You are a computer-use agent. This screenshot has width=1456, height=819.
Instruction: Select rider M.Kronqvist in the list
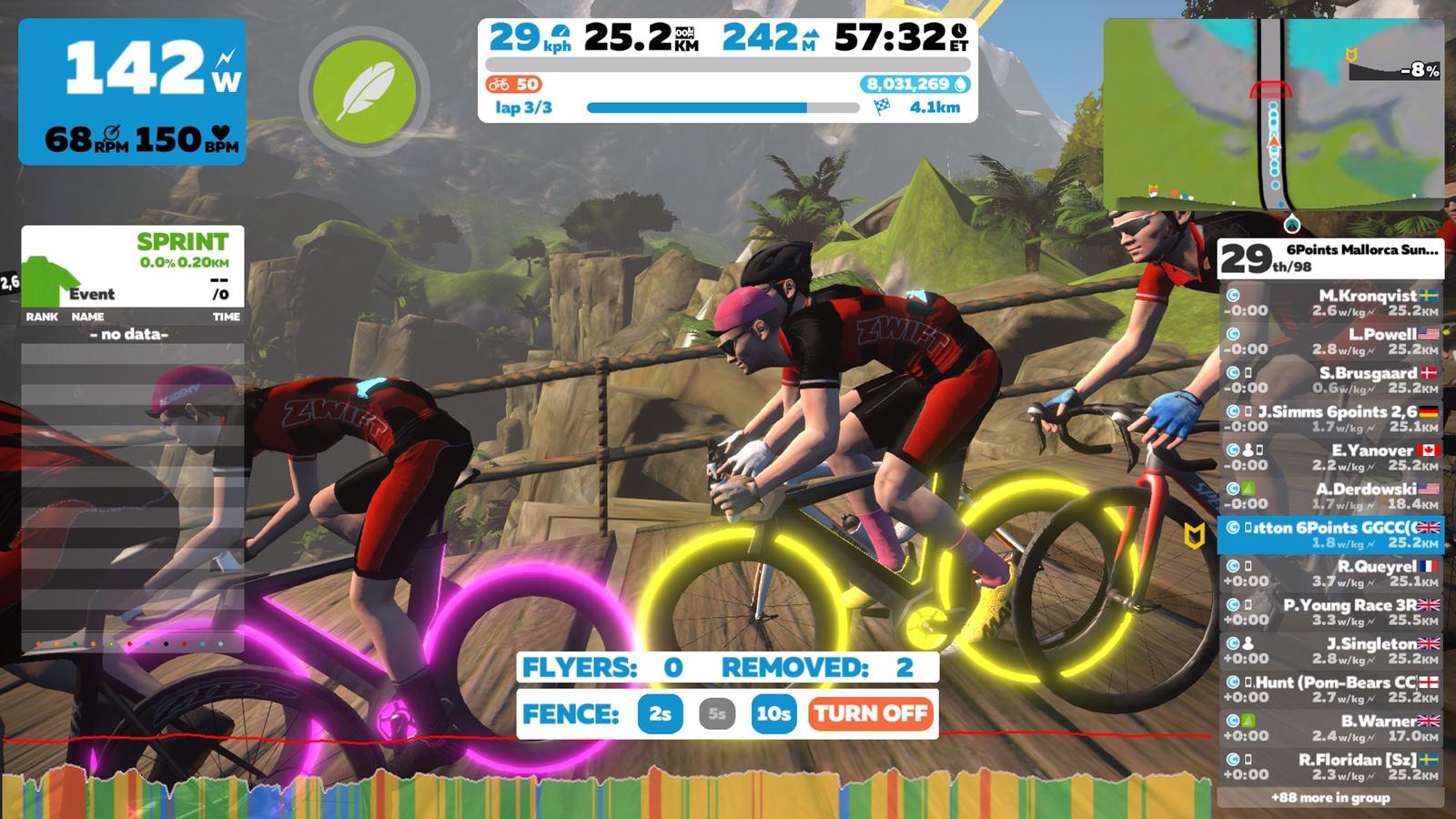[1330, 303]
